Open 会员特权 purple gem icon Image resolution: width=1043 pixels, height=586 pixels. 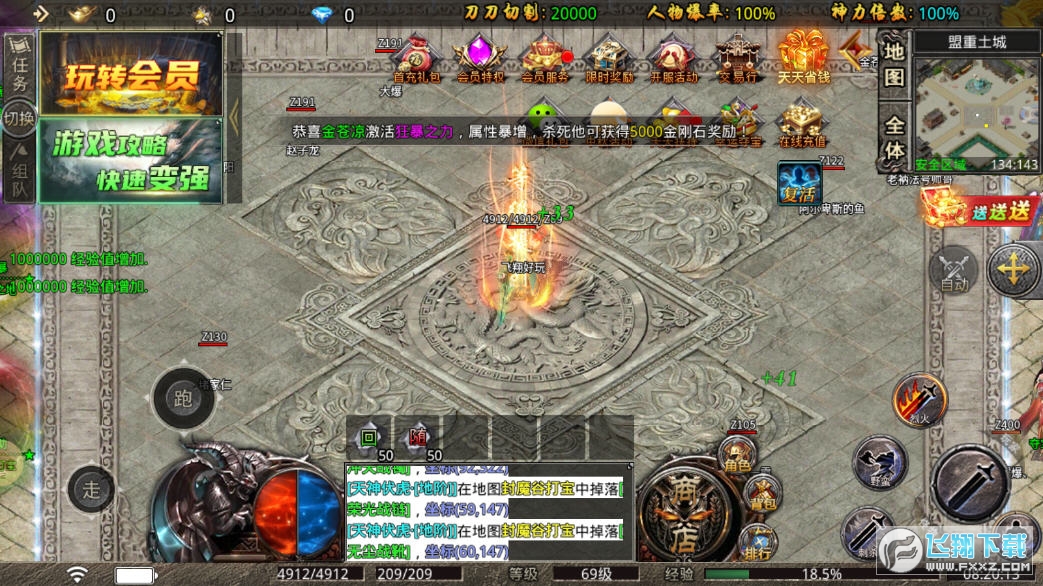pos(480,58)
